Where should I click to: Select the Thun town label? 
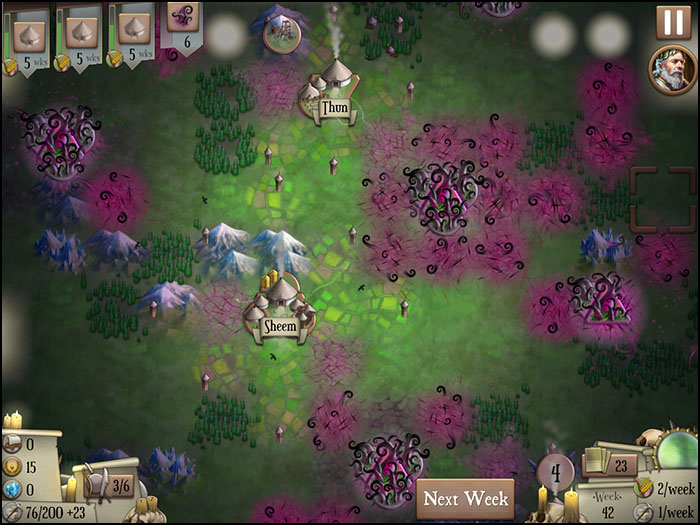(334, 106)
